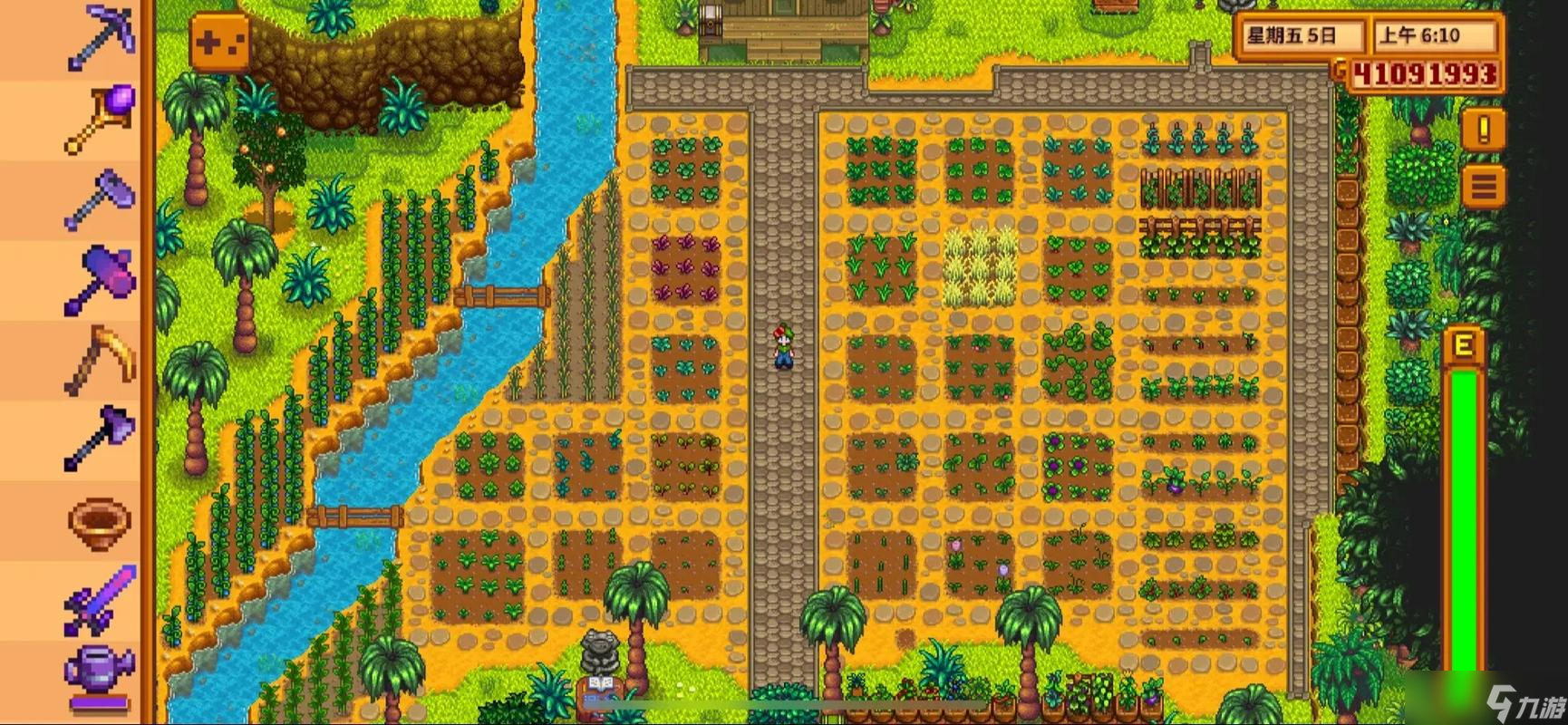The height and width of the screenshot is (725, 1568).
Task: Tap the orange gamepad controls button
Action: coord(219,42)
